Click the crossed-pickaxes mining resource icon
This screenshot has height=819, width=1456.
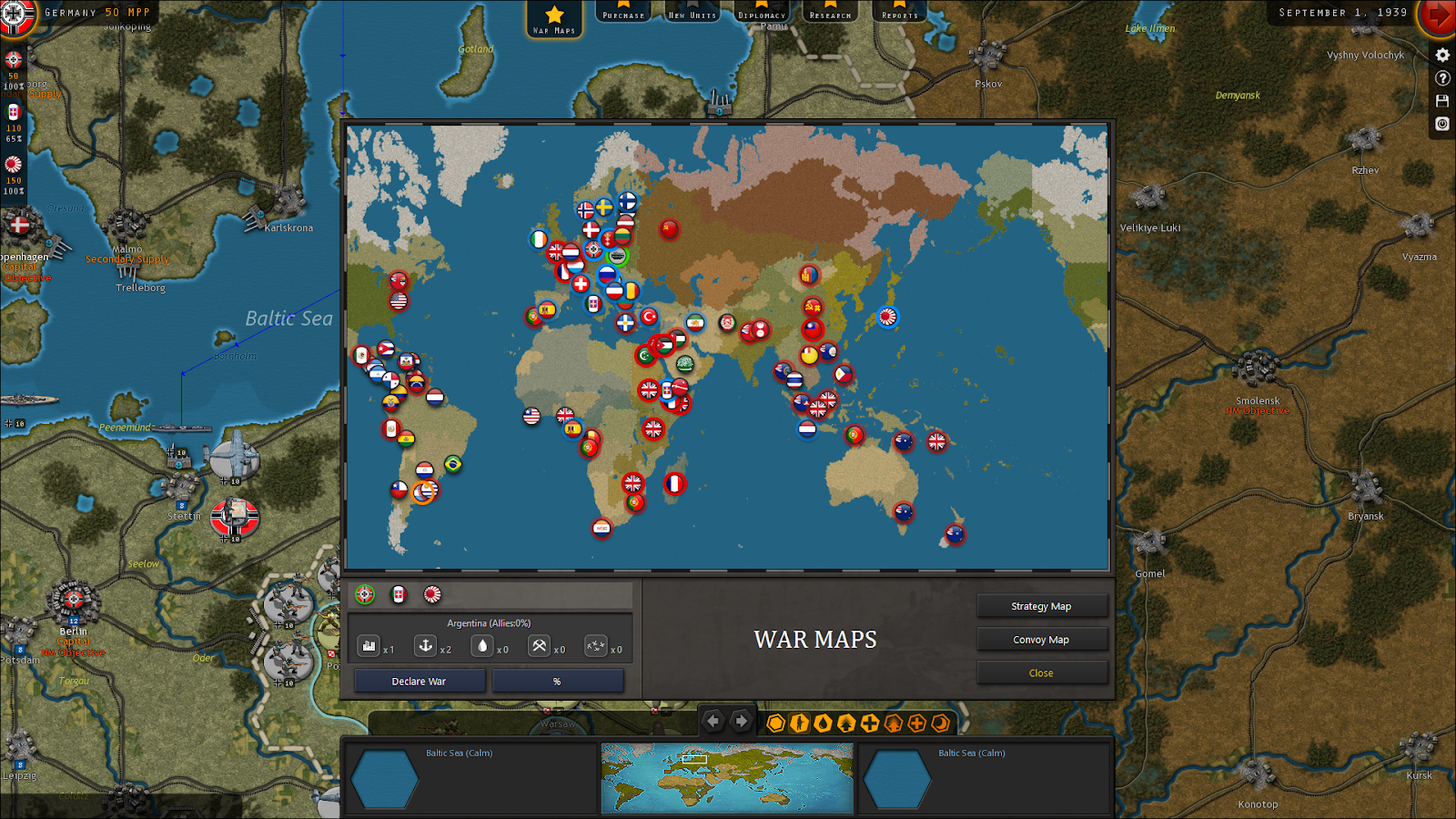(540, 646)
